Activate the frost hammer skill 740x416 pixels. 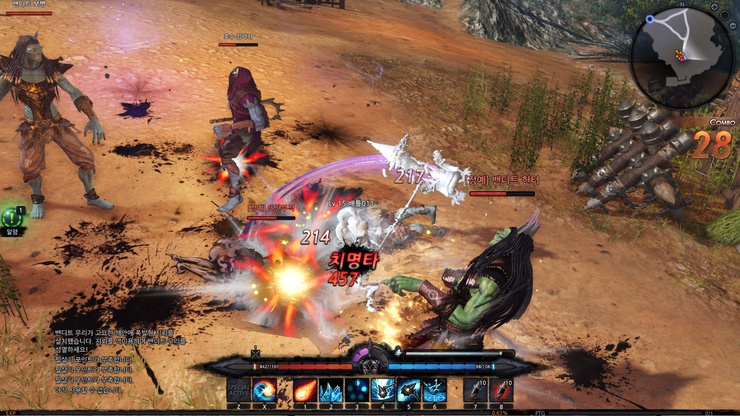tap(409, 389)
